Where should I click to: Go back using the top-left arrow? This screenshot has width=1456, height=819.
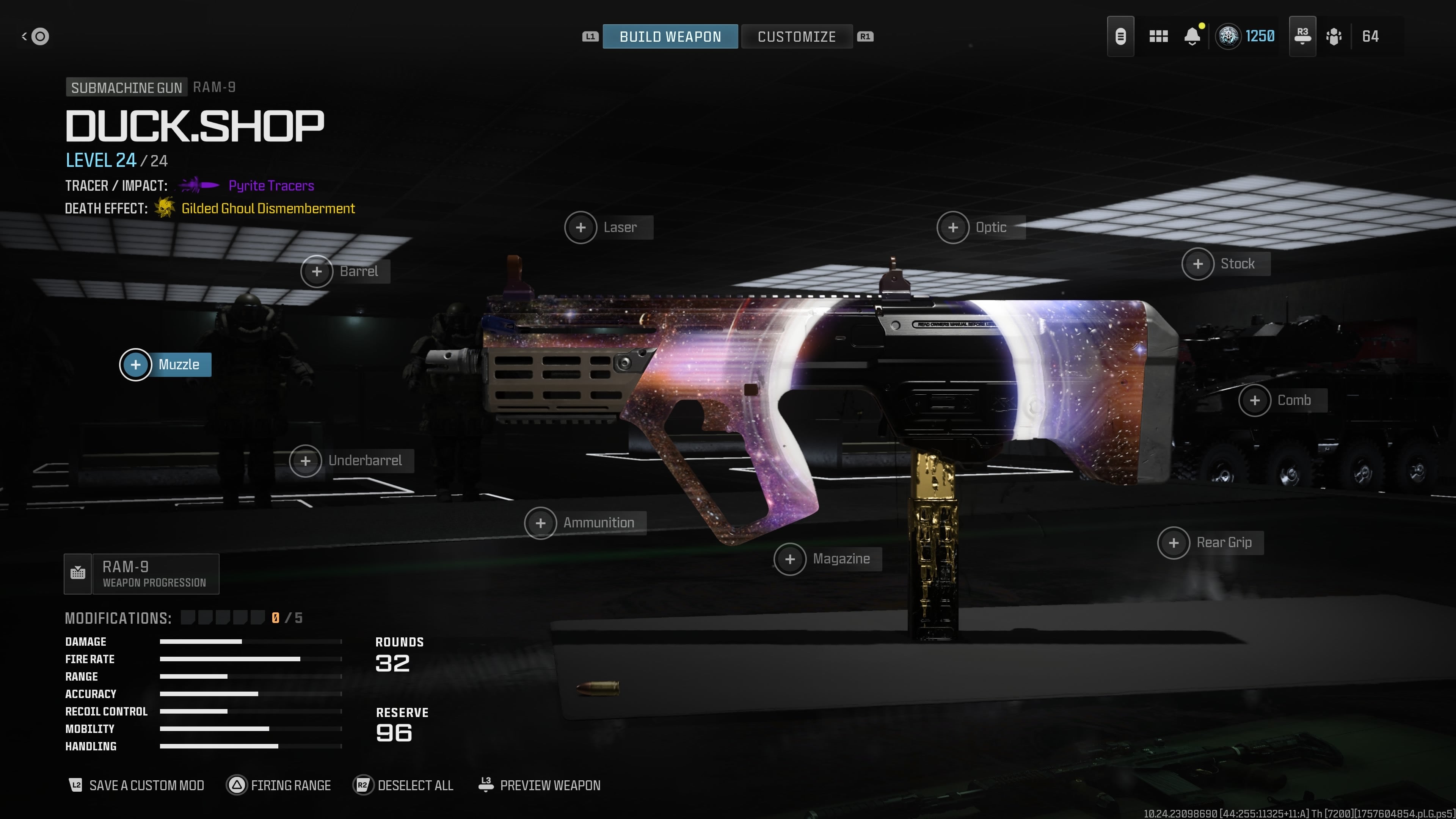point(35,37)
